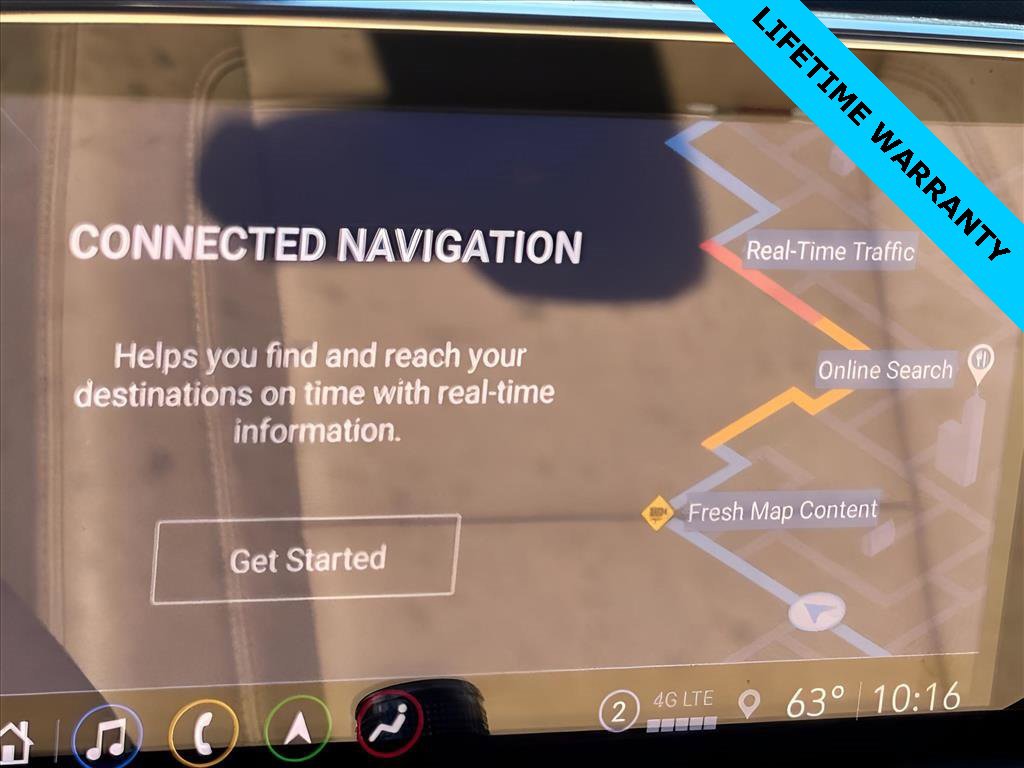Go to the home screen icon
Viewport: 1024px width, 768px height.
(15, 741)
